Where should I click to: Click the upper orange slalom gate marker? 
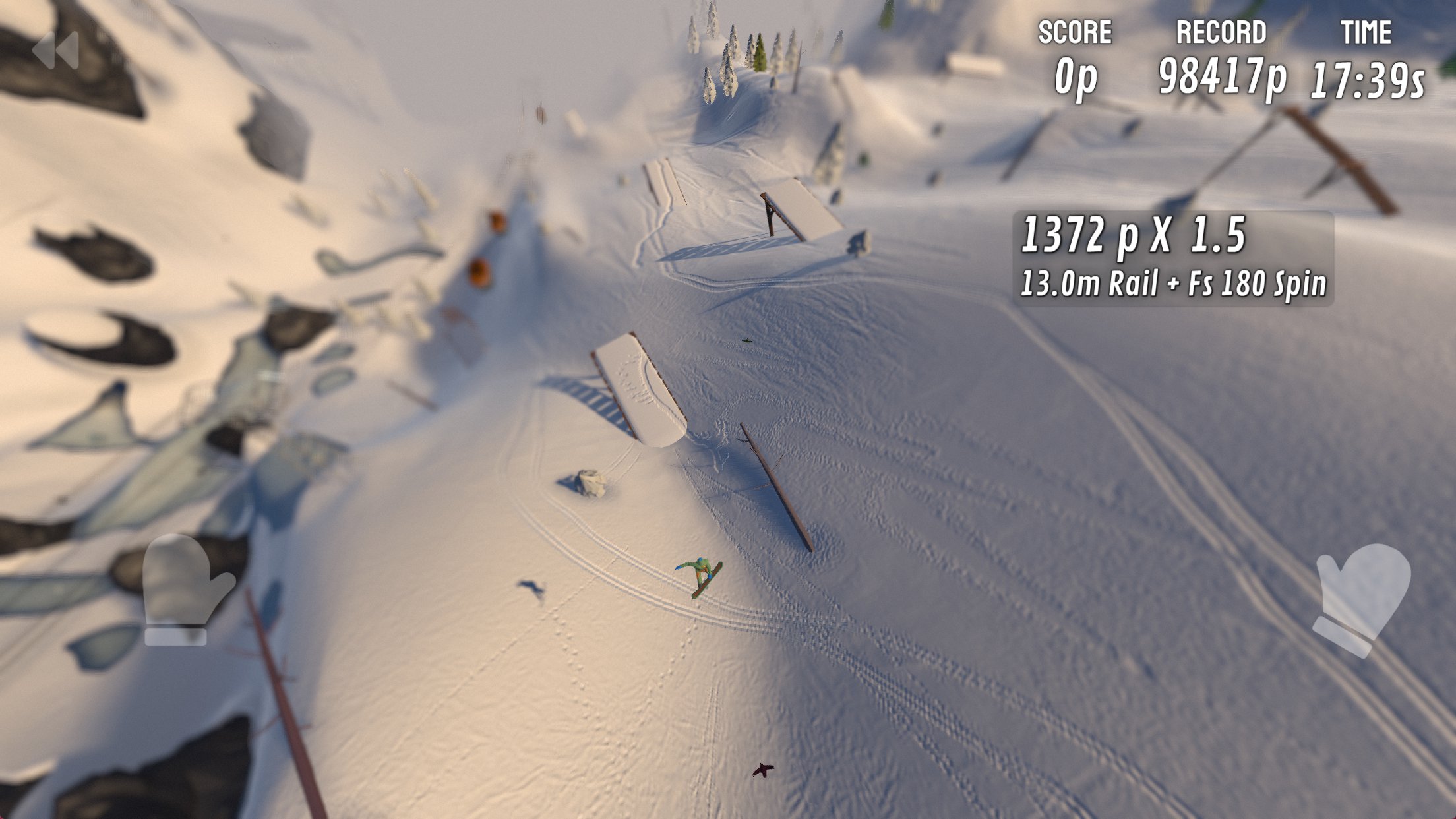(x=499, y=222)
